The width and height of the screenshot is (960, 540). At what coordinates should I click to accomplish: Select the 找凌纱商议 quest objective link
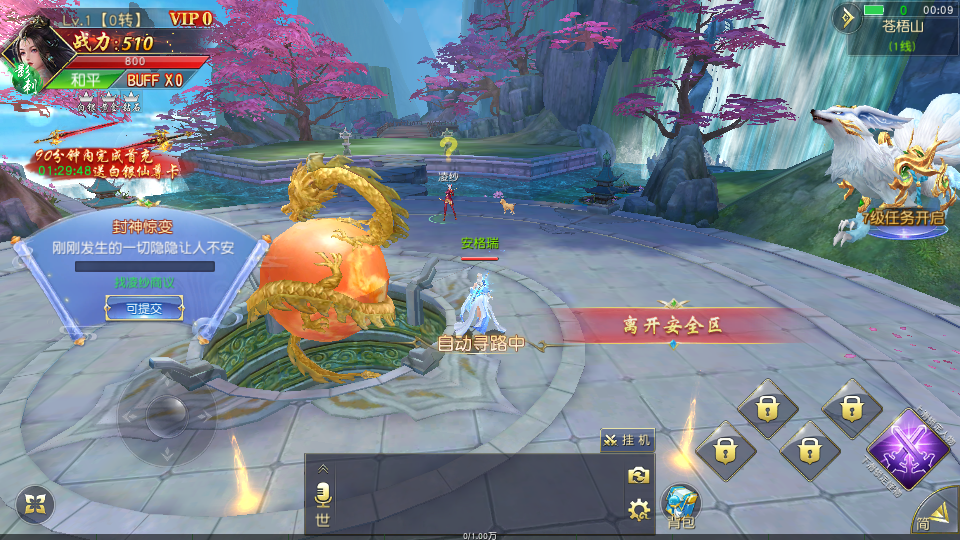click(x=143, y=283)
